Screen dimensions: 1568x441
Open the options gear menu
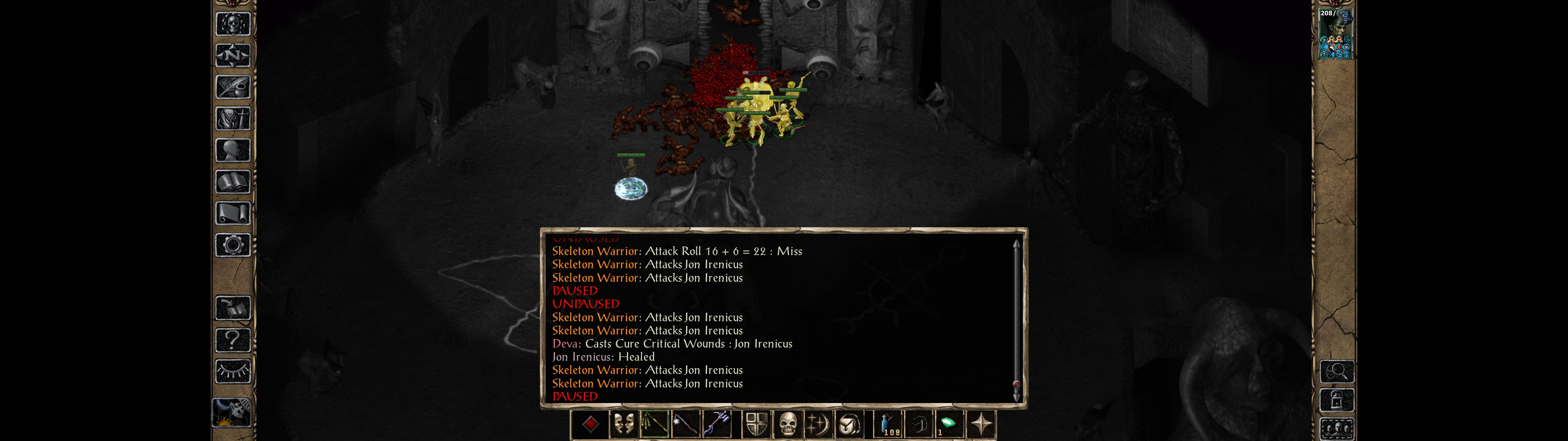[232, 246]
